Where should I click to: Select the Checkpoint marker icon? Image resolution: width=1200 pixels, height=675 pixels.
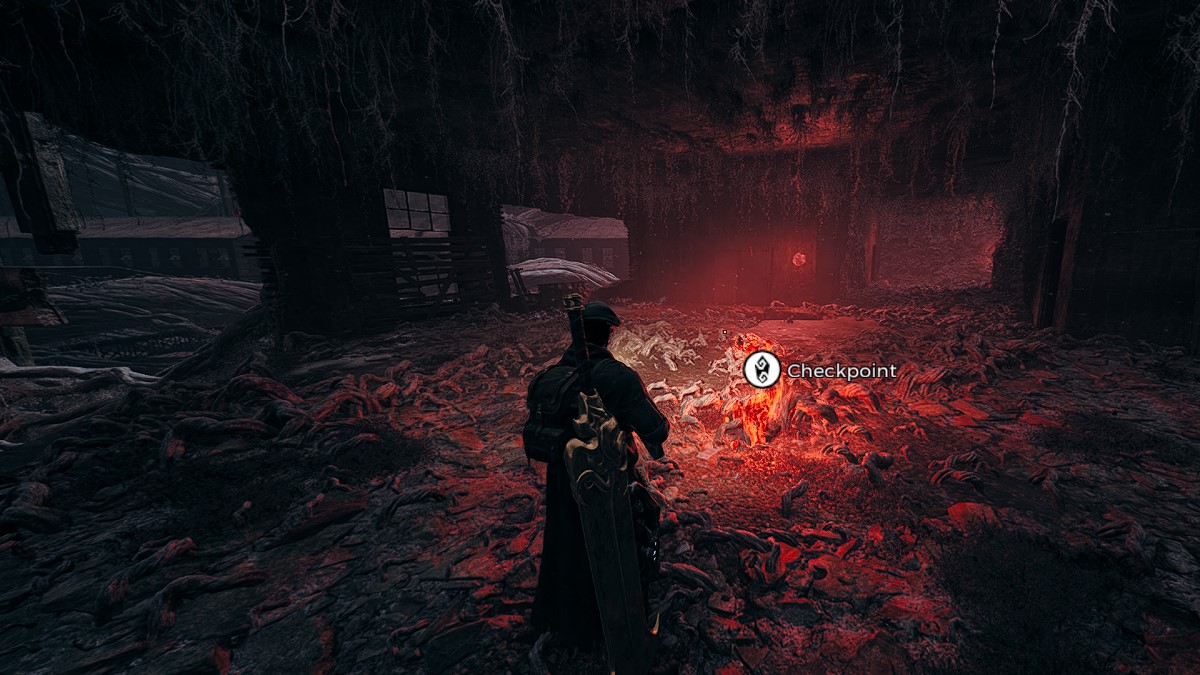pyautogui.click(x=761, y=370)
